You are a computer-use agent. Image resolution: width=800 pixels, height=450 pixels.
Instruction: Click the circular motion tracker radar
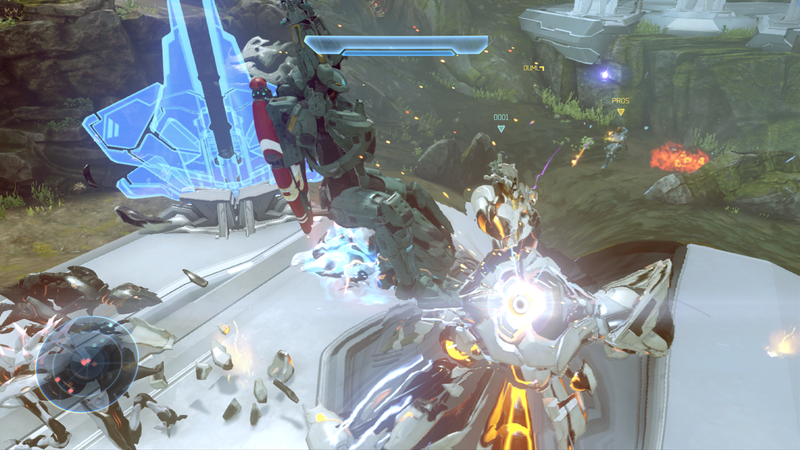pyautogui.click(x=87, y=364)
